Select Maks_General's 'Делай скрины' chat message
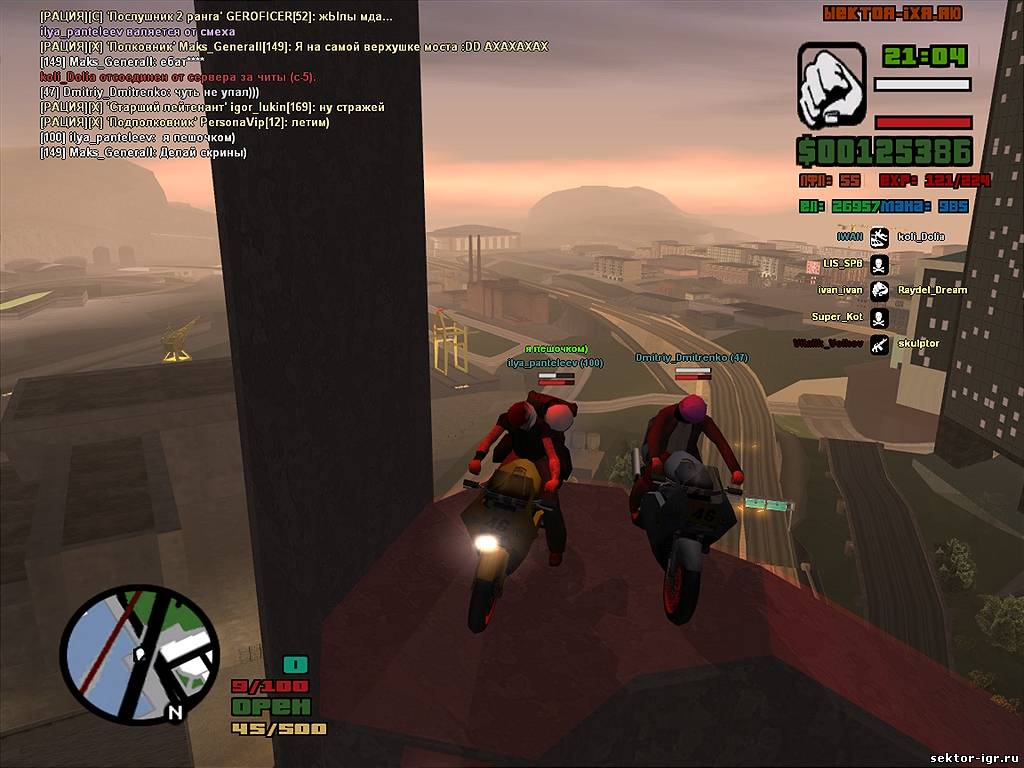Image resolution: width=1024 pixels, height=768 pixels. [143, 153]
